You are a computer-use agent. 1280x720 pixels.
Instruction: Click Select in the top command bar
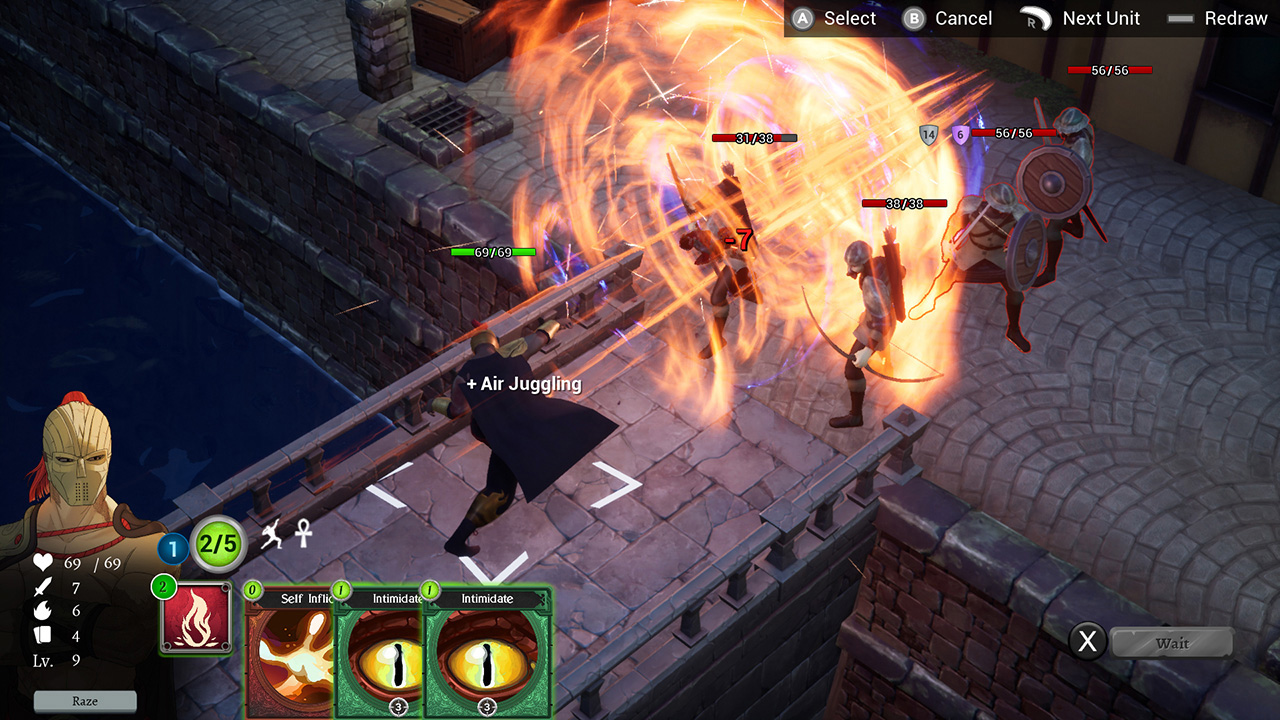click(836, 18)
